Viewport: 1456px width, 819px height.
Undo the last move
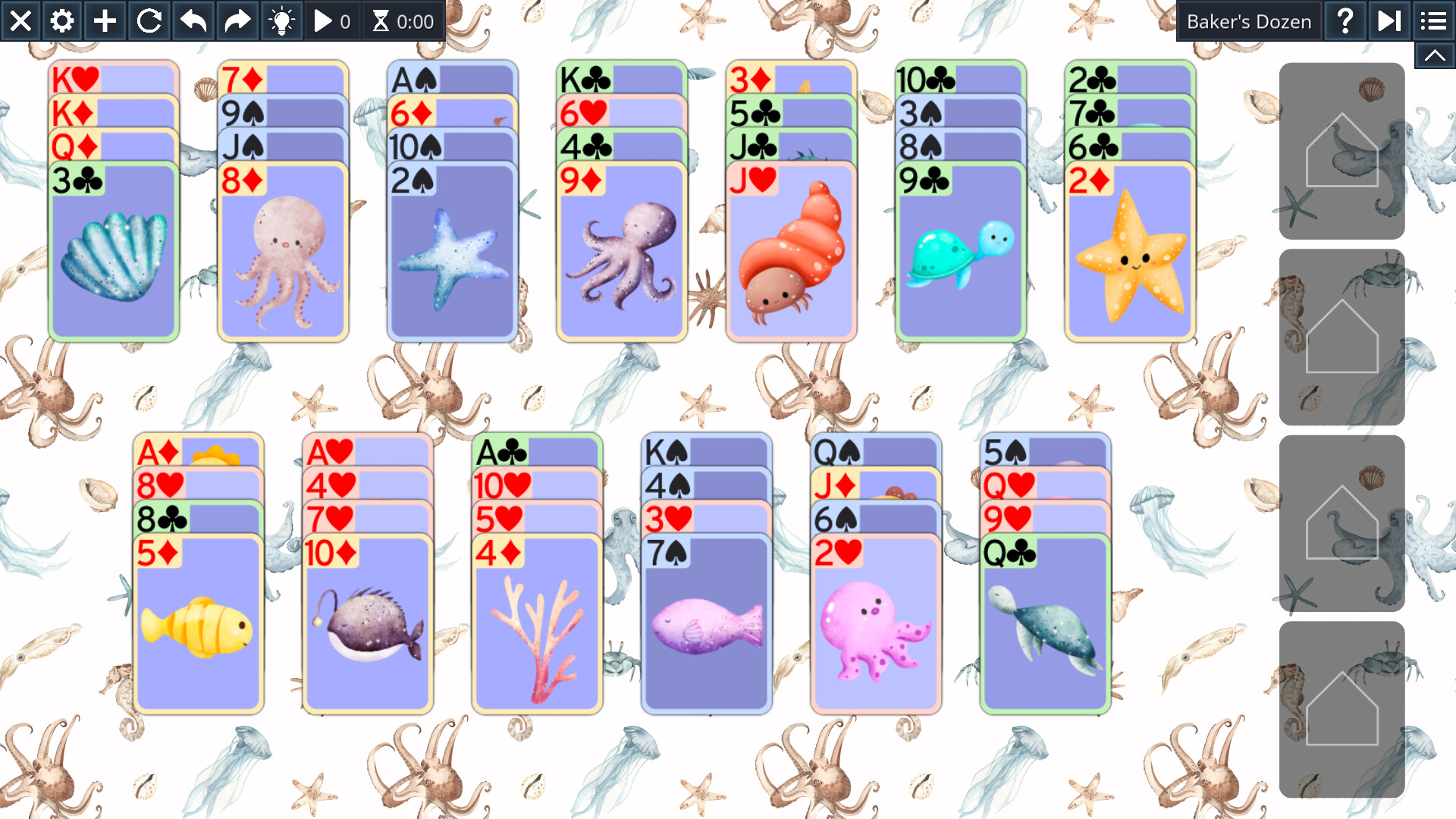(192, 20)
